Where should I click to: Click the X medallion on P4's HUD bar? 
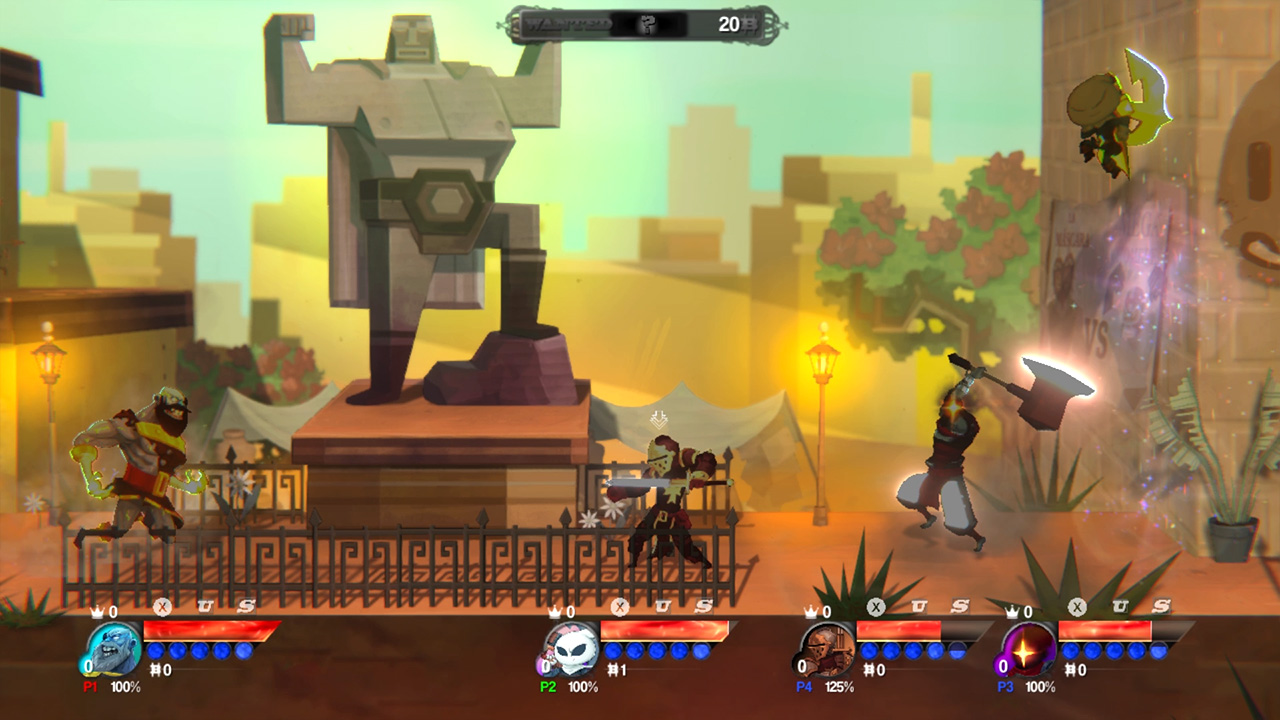pyautogui.click(x=878, y=607)
